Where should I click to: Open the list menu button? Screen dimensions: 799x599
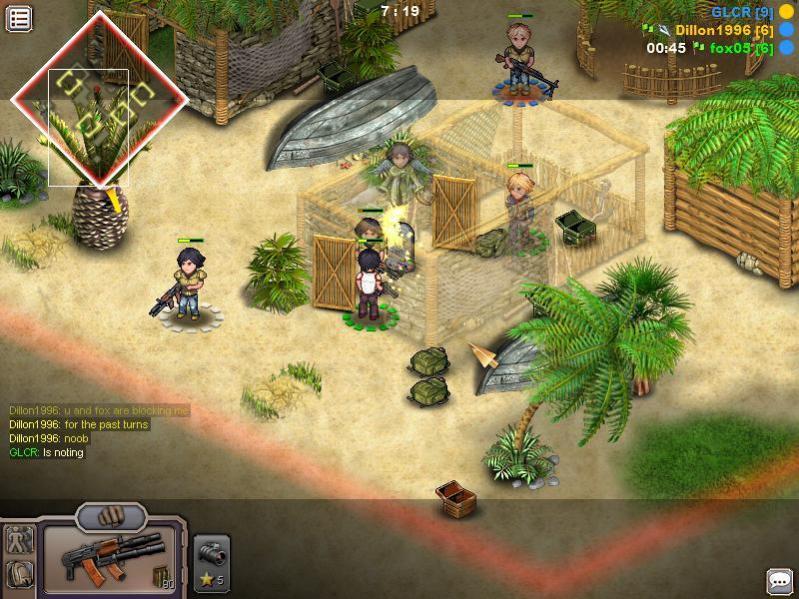coord(19,18)
